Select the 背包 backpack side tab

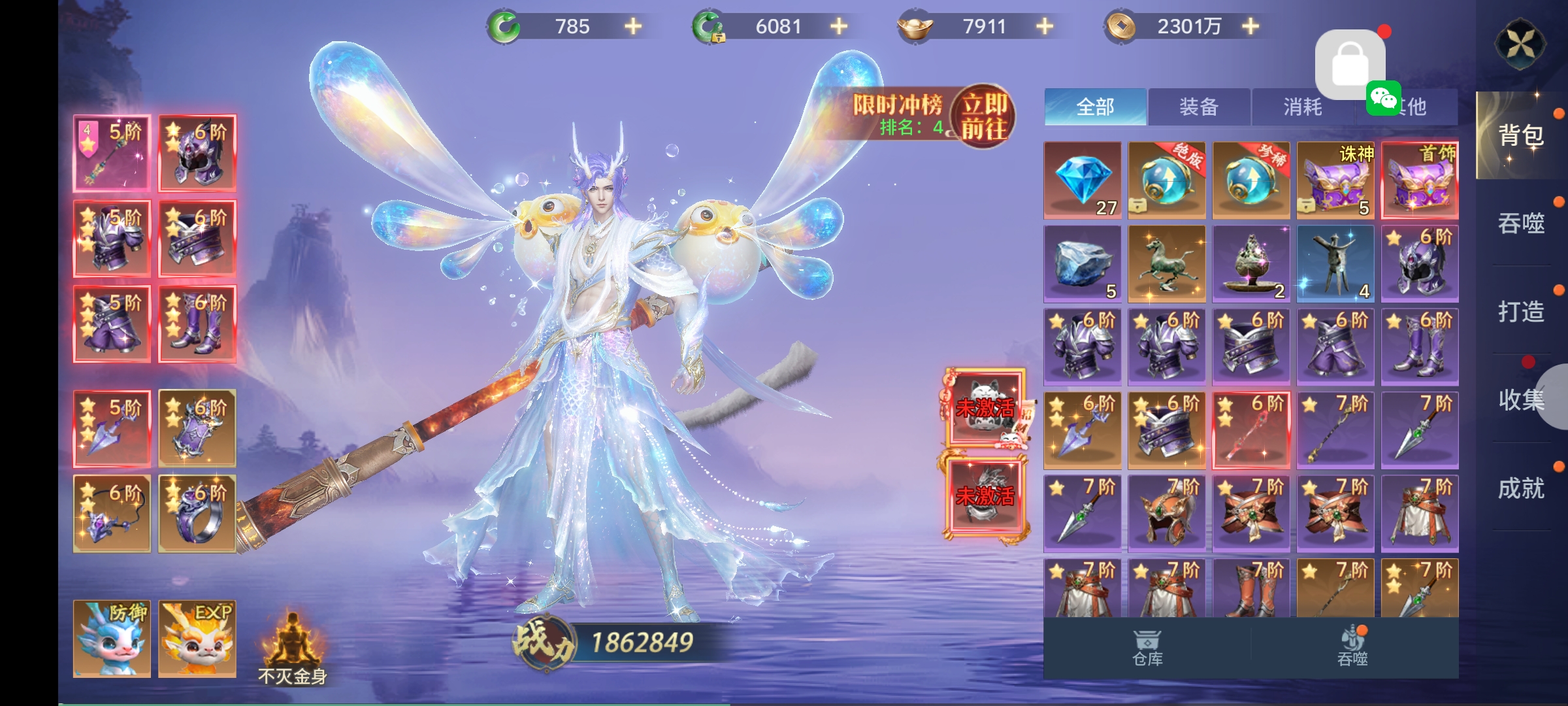pyautogui.click(x=1521, y=135)
